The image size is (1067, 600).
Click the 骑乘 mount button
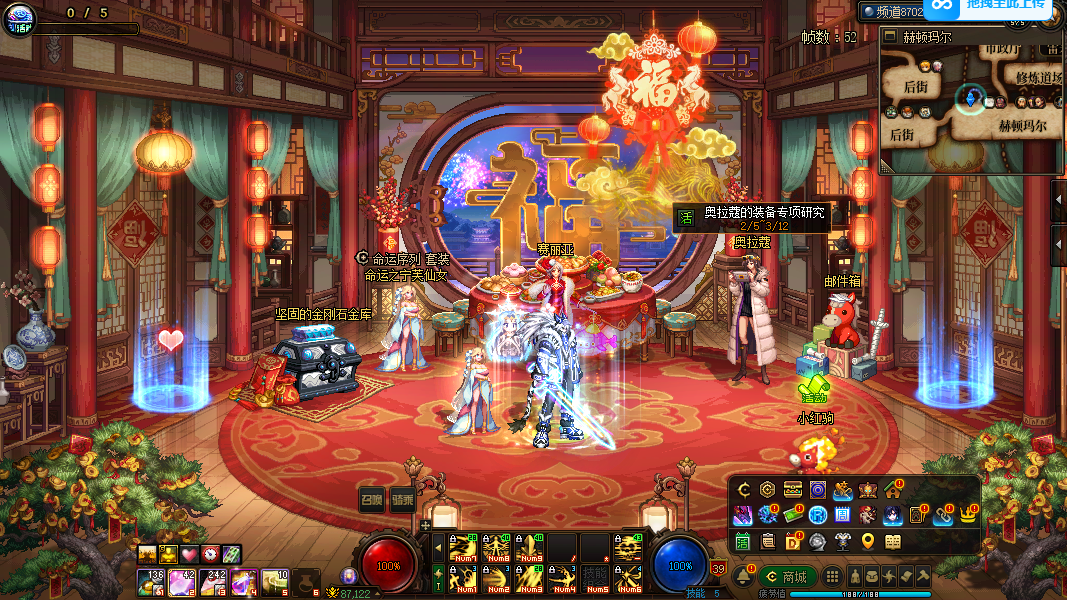pos(403,500)
